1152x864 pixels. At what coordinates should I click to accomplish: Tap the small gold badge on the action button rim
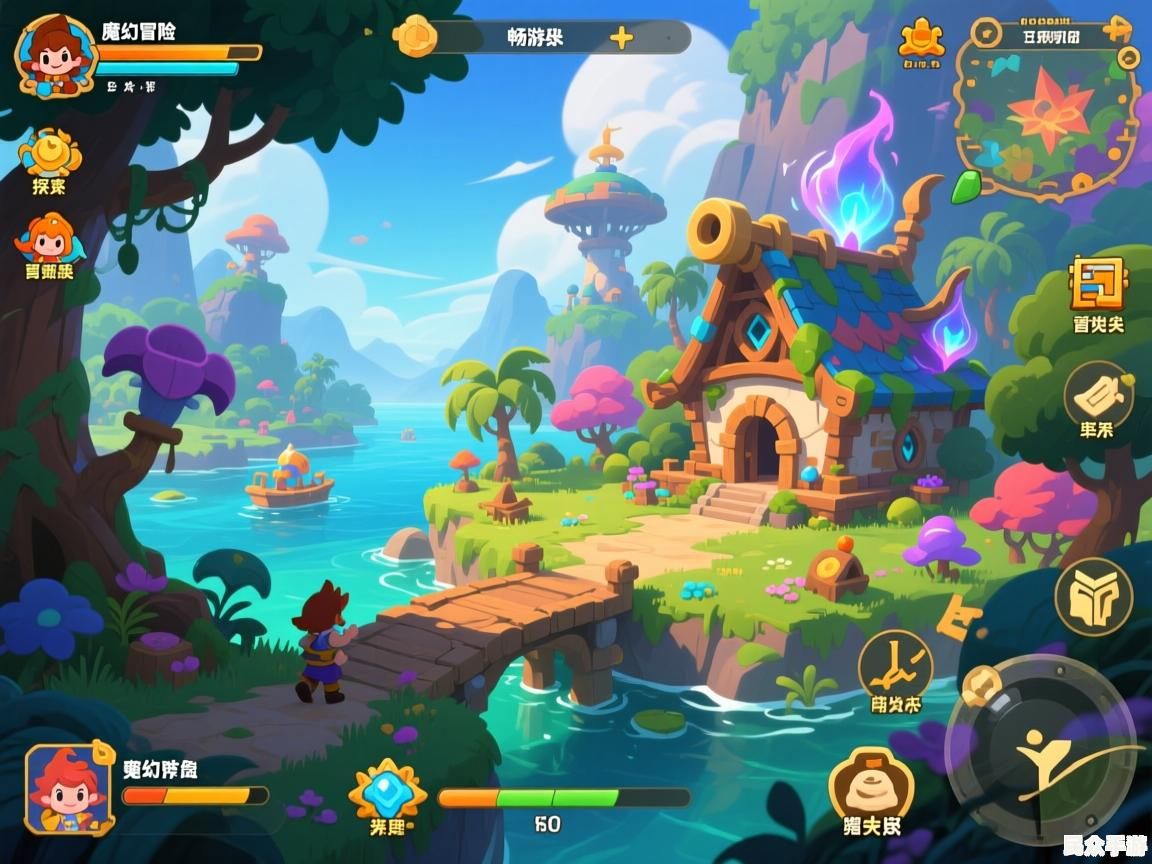click(x=980, y=687)
